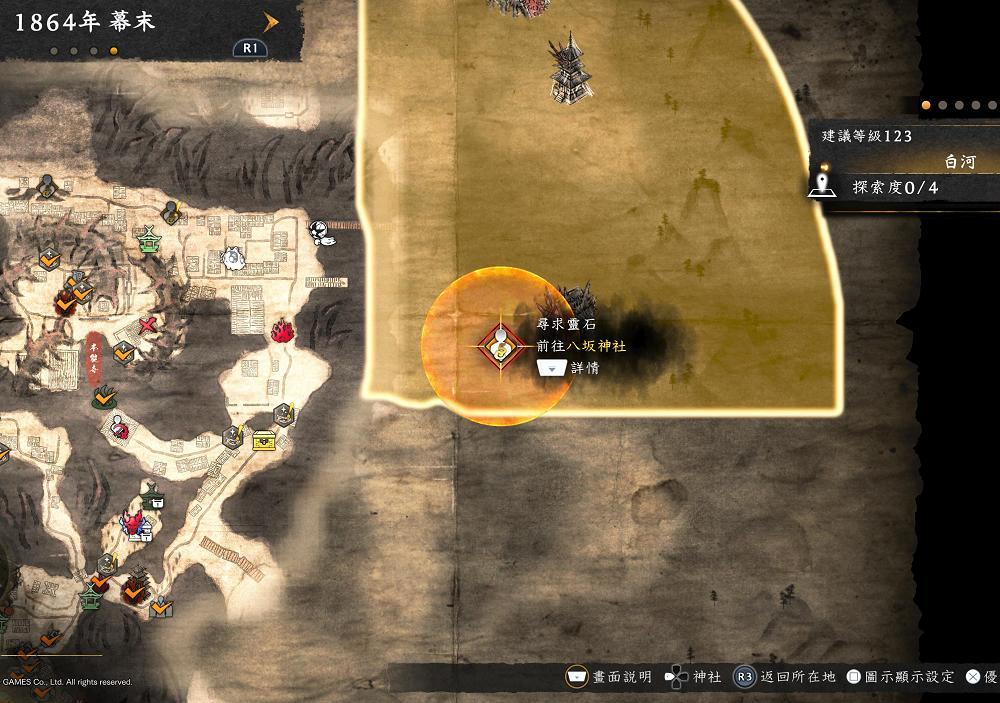Screen dimensions: 1000x703
Task: Open the 1864年 幕末 era selector arrow
Action: 270,19
